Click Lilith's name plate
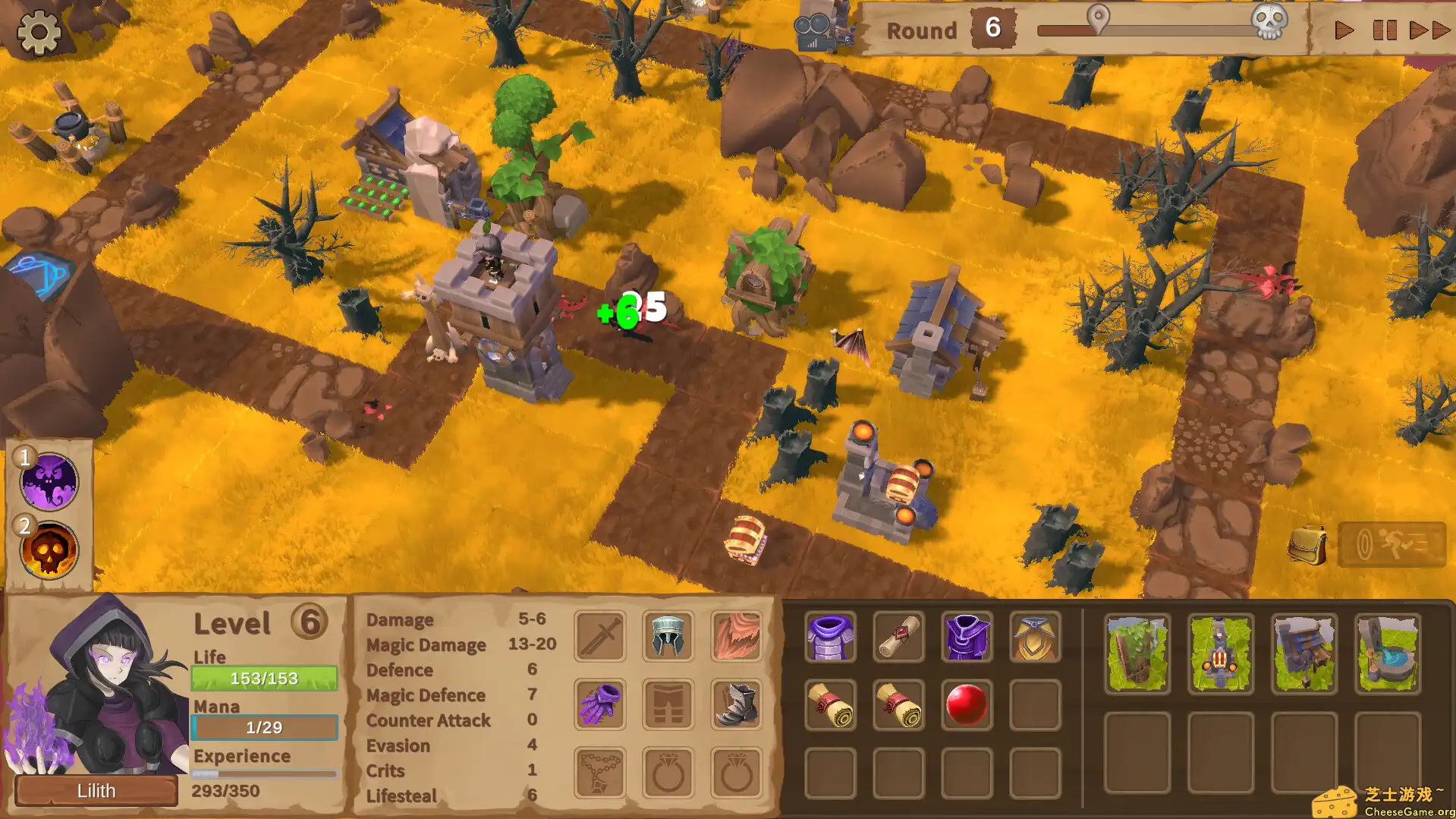The height and width of the screenshot is (819, 1456). tap(96, 790)
